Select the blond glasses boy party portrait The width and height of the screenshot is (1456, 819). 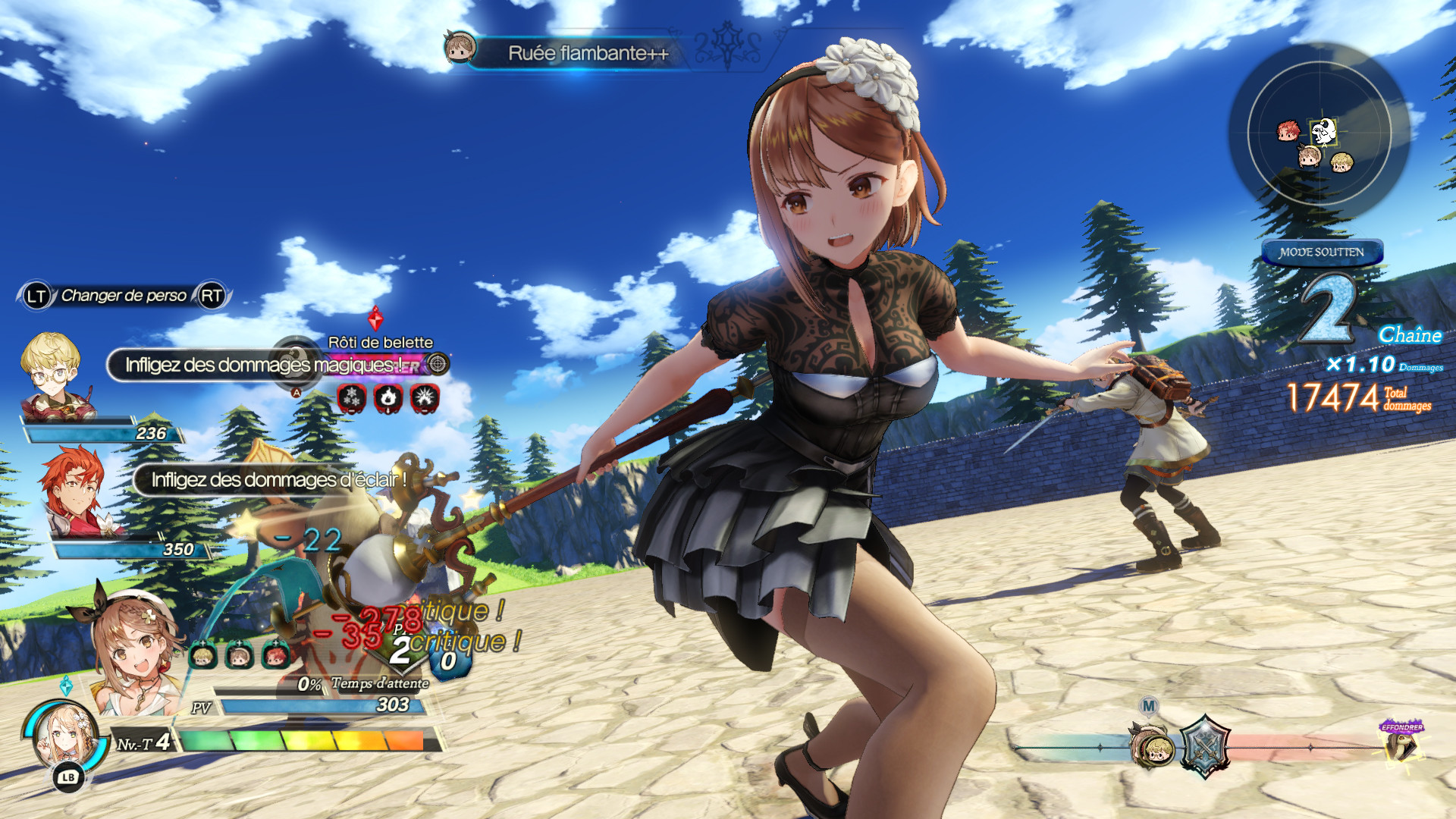coord(55,375)
